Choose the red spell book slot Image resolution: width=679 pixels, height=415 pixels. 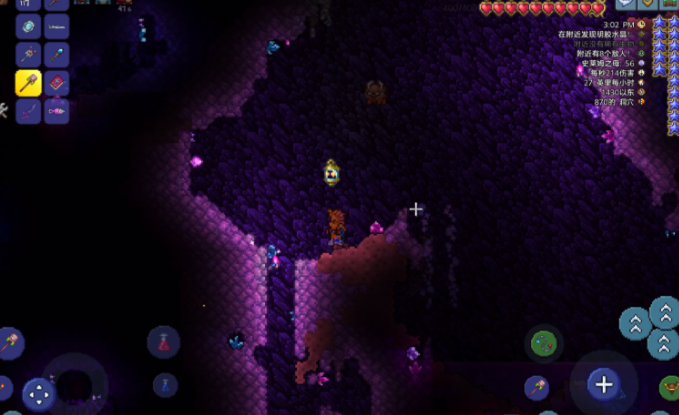click(x=57, y=83)
